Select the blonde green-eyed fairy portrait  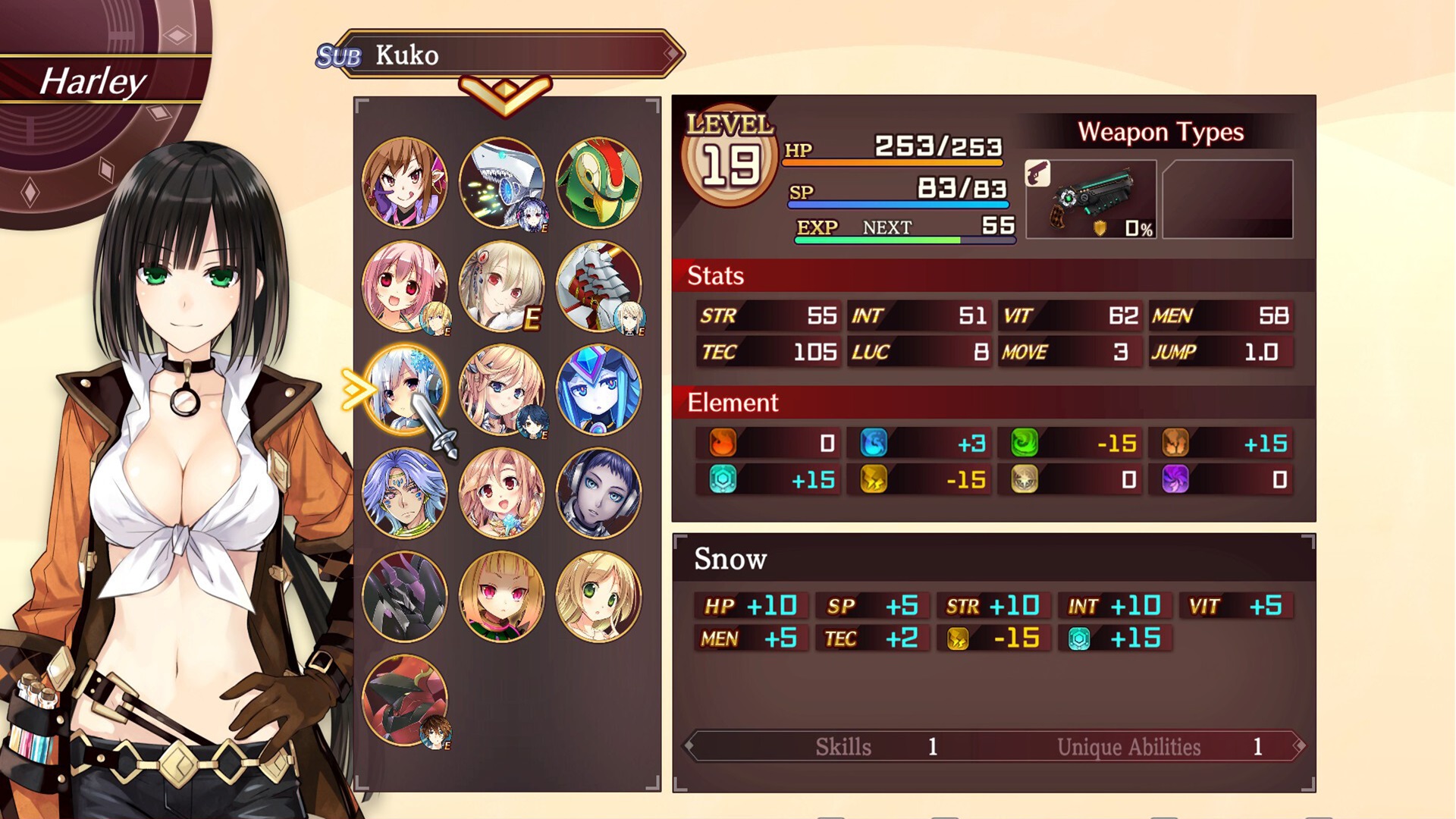pos(598,597)
